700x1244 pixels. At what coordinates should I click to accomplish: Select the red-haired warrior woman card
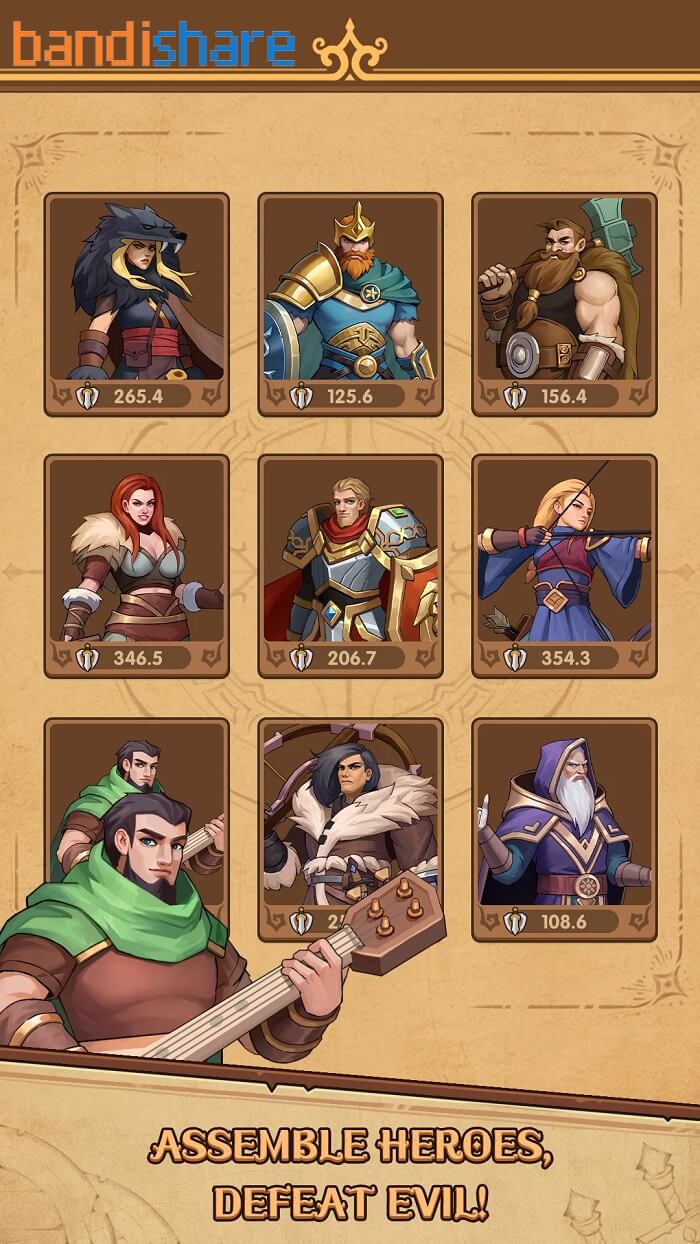pos(137,565)
